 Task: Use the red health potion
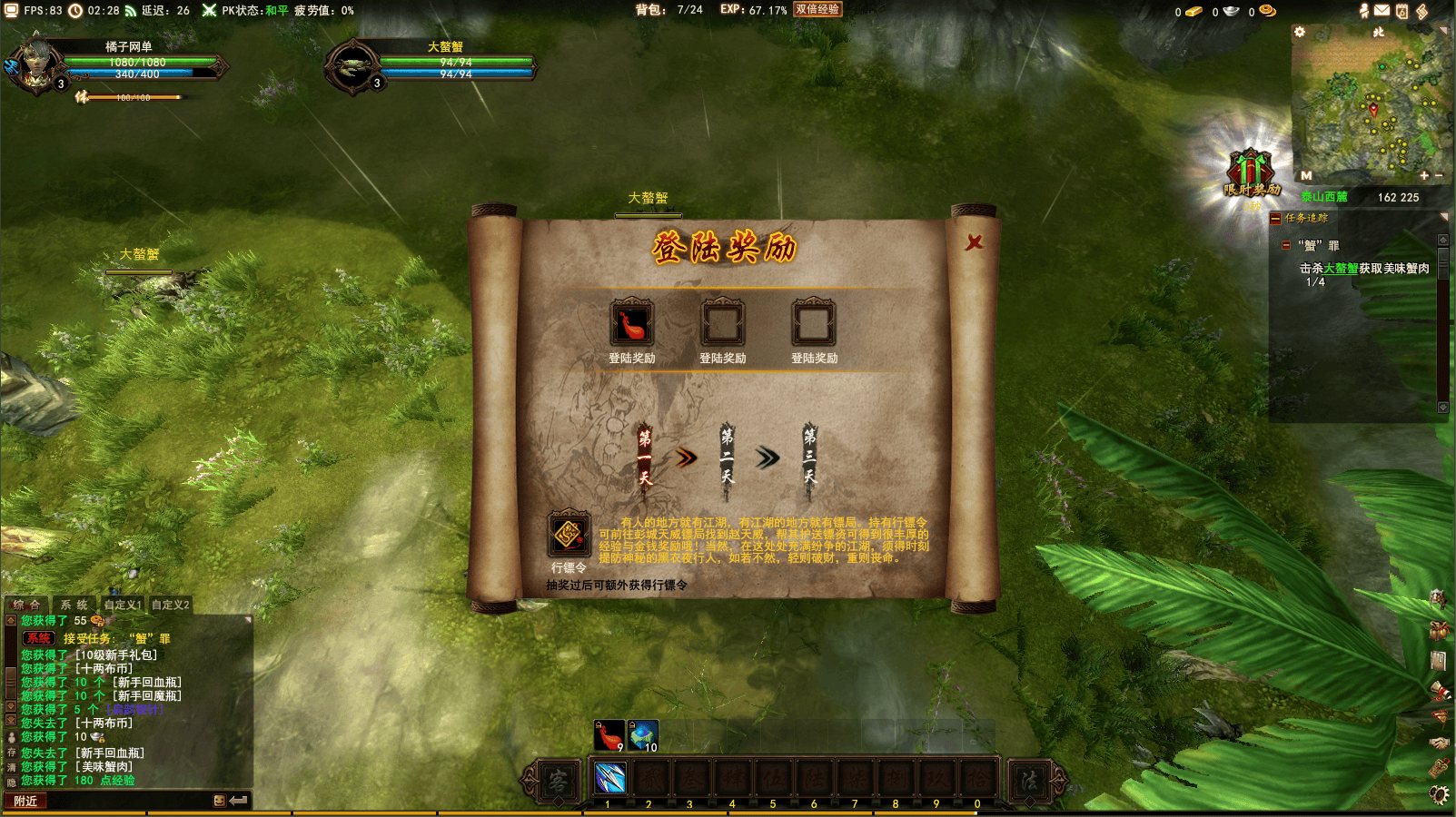pyautogui.click(x=609, y=734)
